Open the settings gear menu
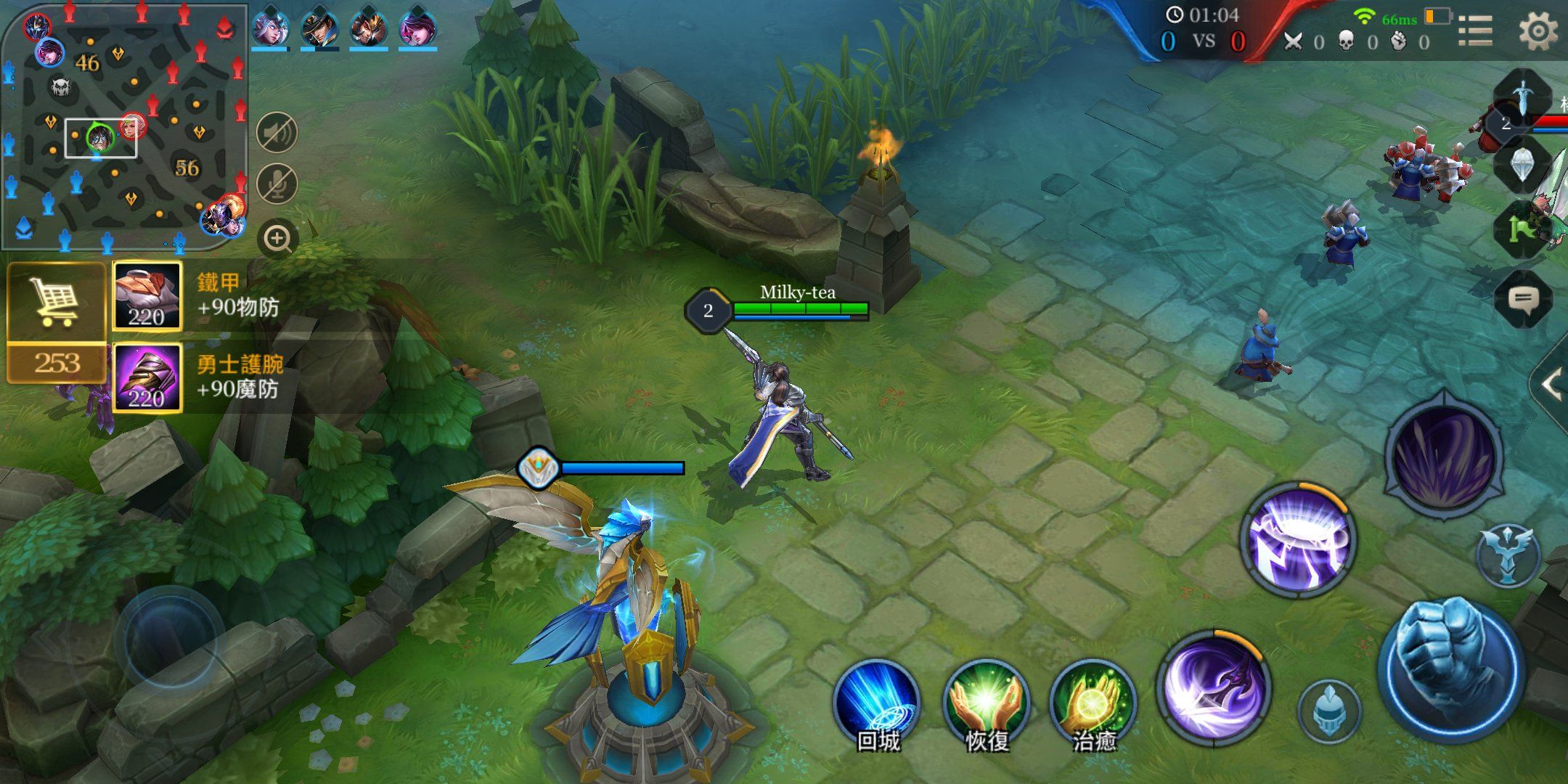 [1538, 31]
